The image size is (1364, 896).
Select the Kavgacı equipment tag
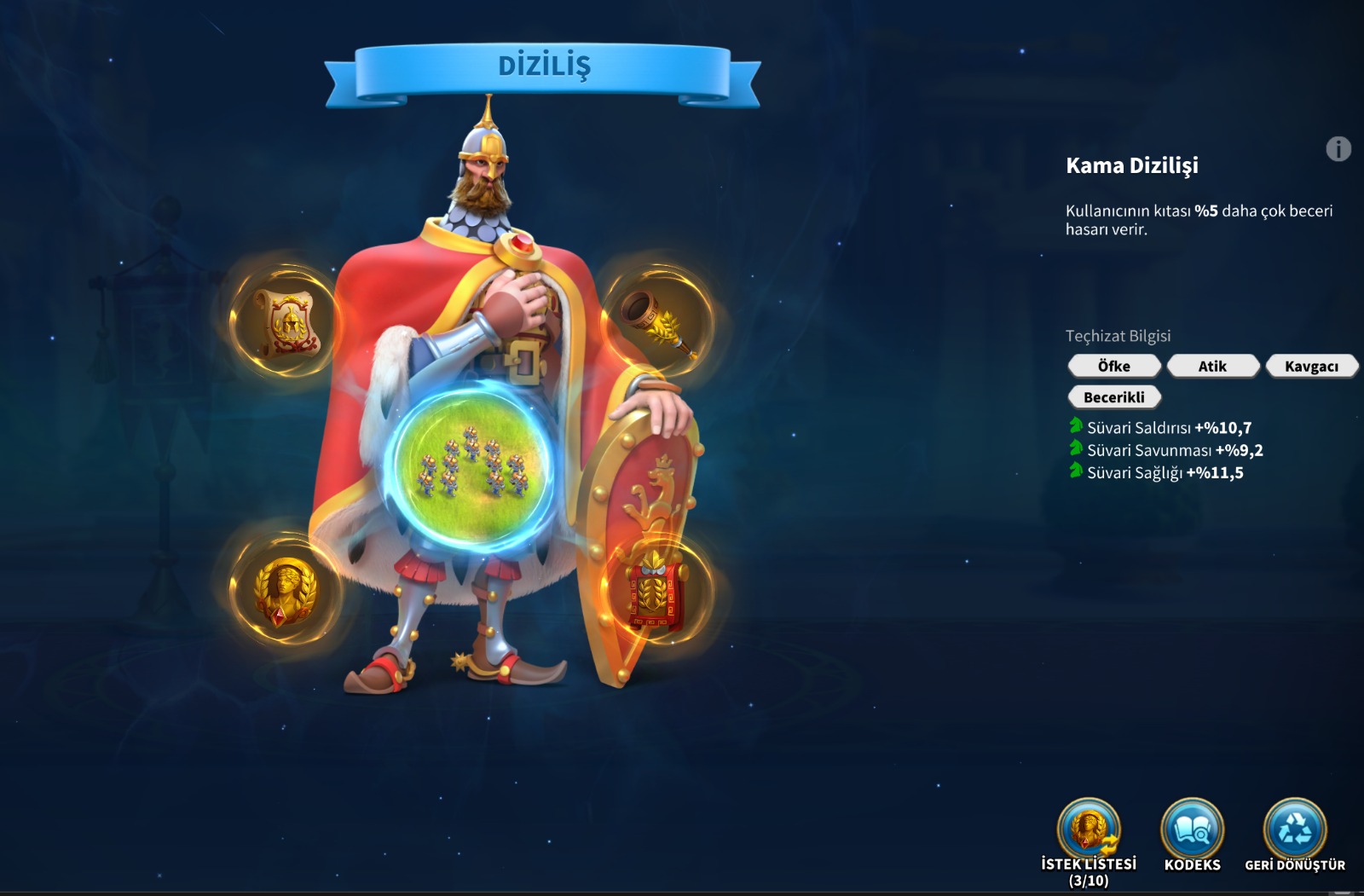[1311, 366]
